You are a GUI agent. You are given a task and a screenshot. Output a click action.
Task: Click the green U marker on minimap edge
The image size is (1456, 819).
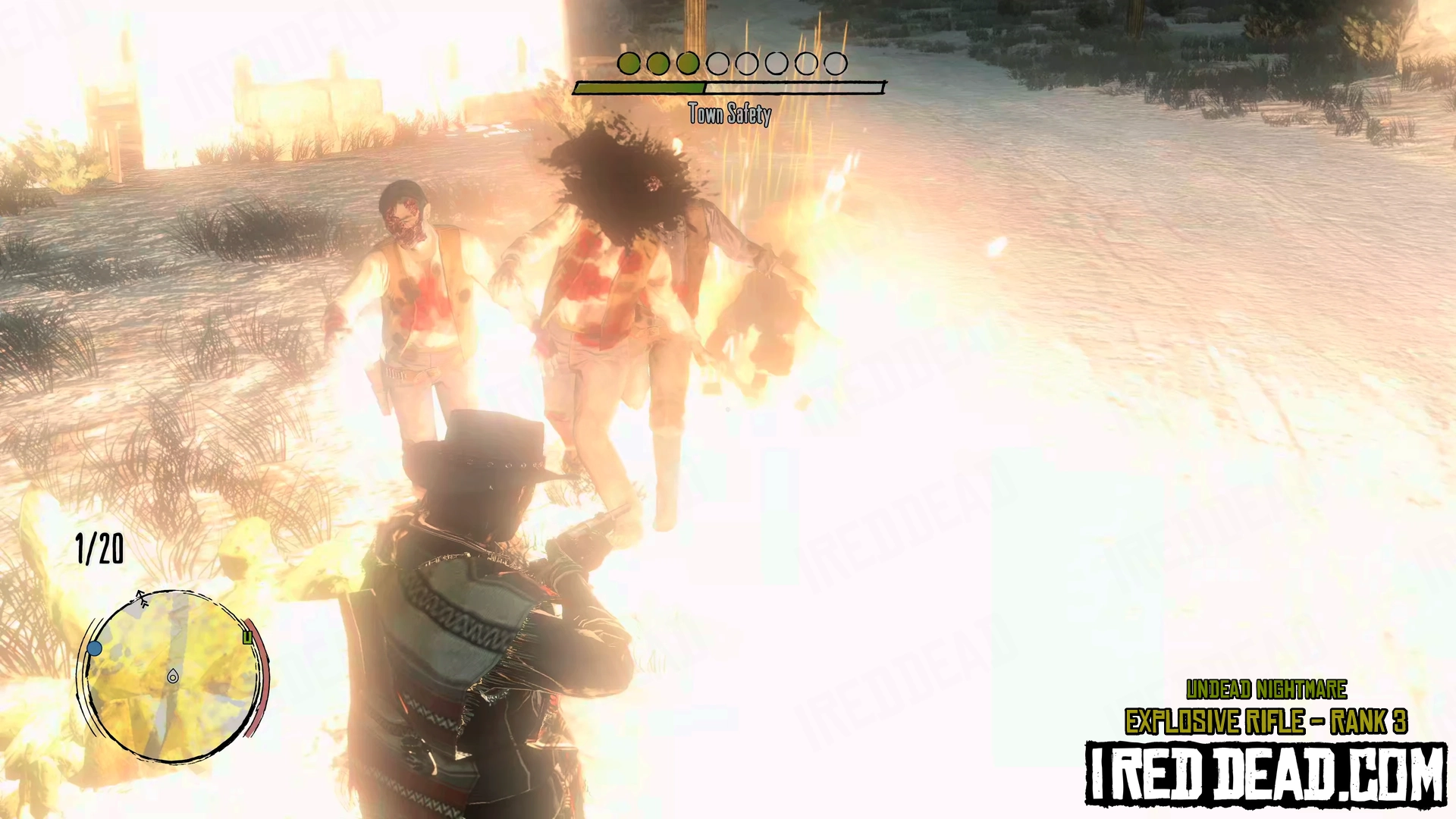(x=247, y=638)
